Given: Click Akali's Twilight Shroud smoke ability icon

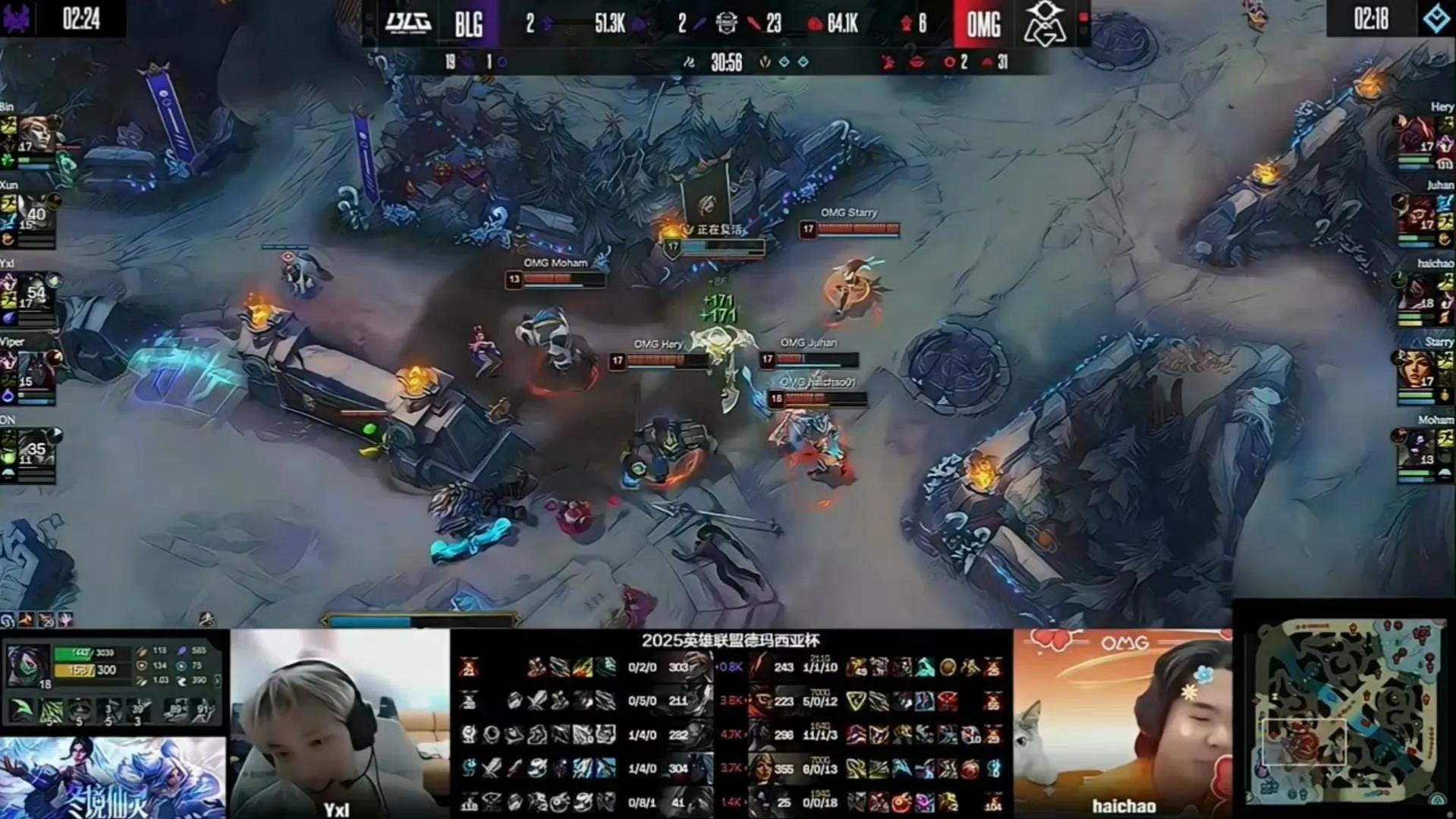Looking at the screenshot, I should 51,711.
